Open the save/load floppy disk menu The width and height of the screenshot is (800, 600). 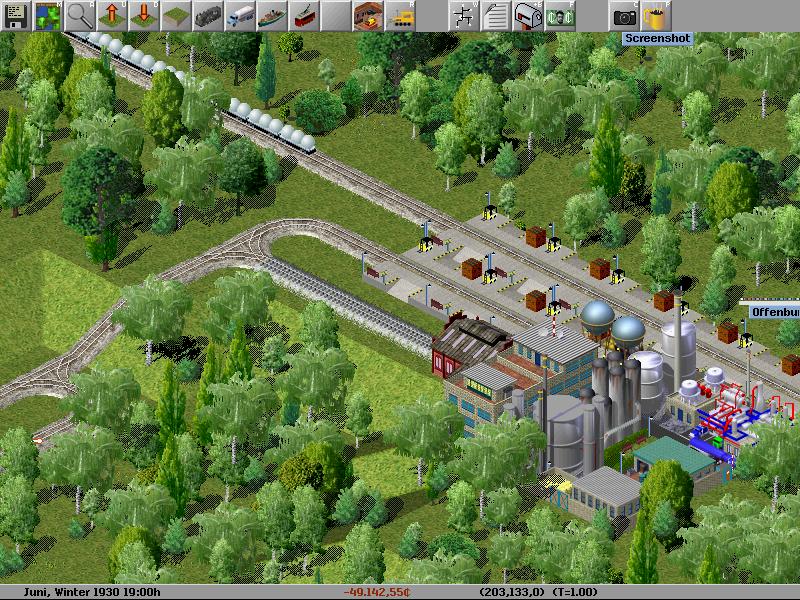[15, 15]
